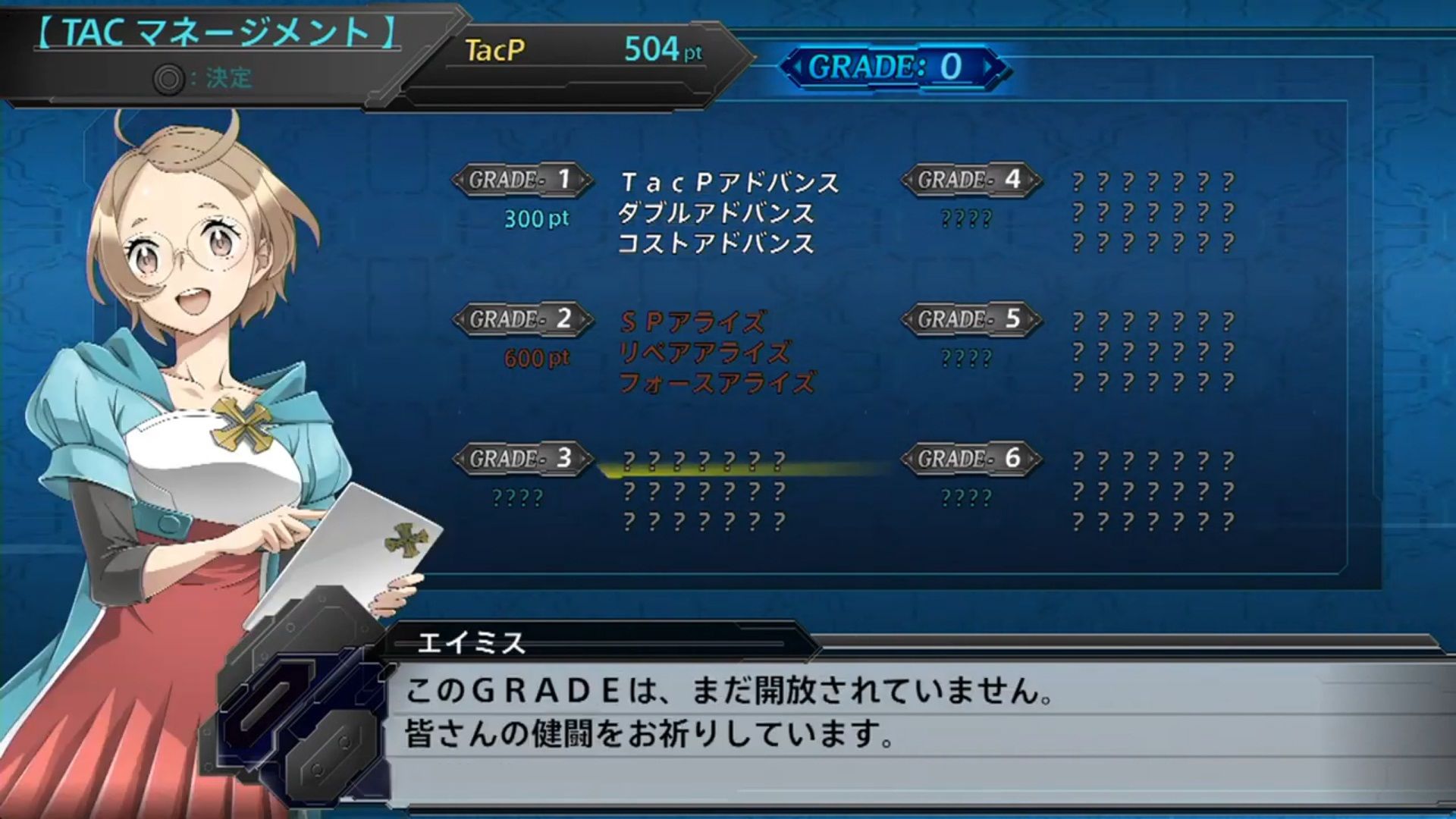
Task: Open the TAC マネージメント header
Action: point(212,32)
